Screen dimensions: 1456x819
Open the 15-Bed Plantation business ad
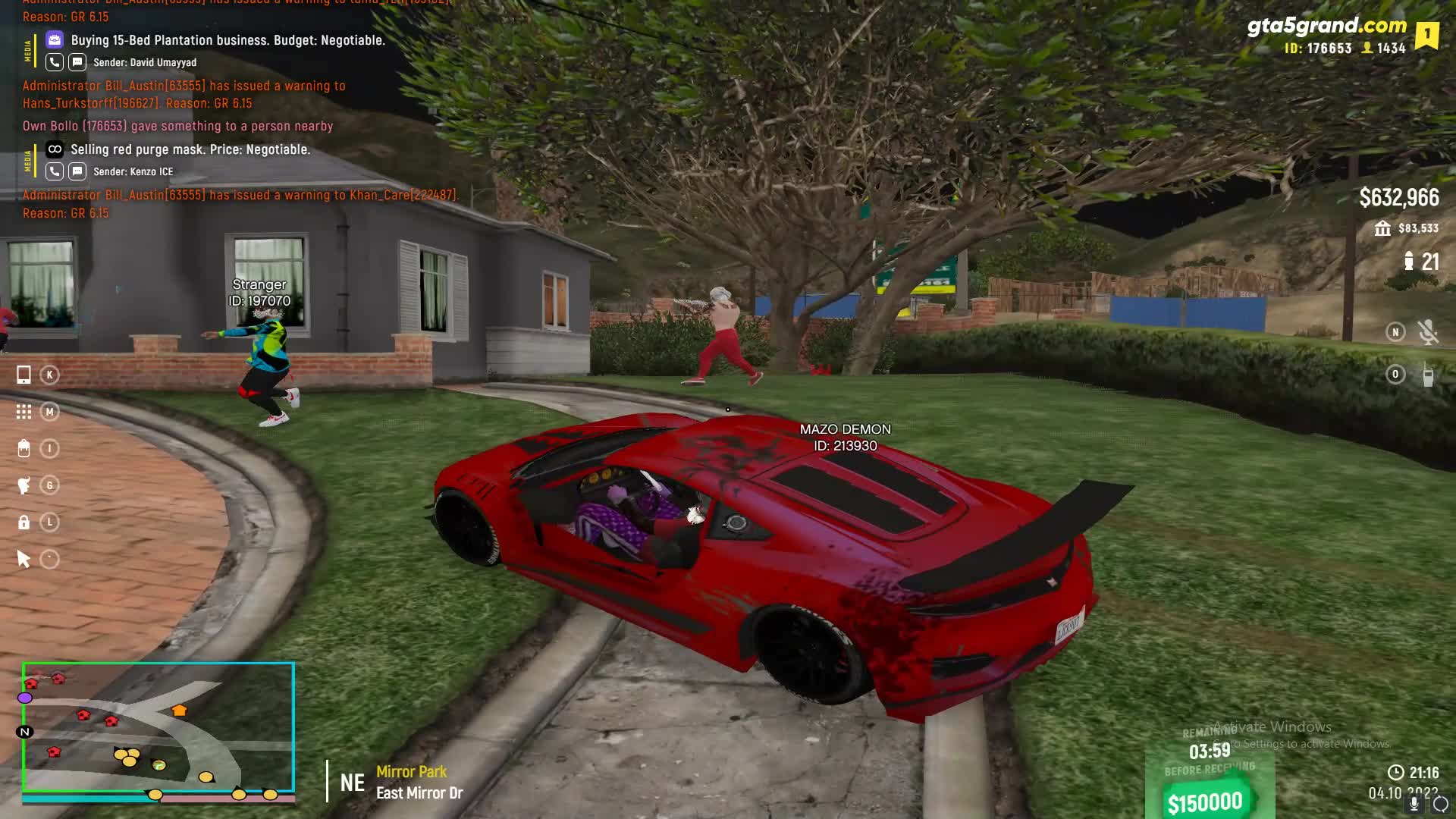coord(227,40)
